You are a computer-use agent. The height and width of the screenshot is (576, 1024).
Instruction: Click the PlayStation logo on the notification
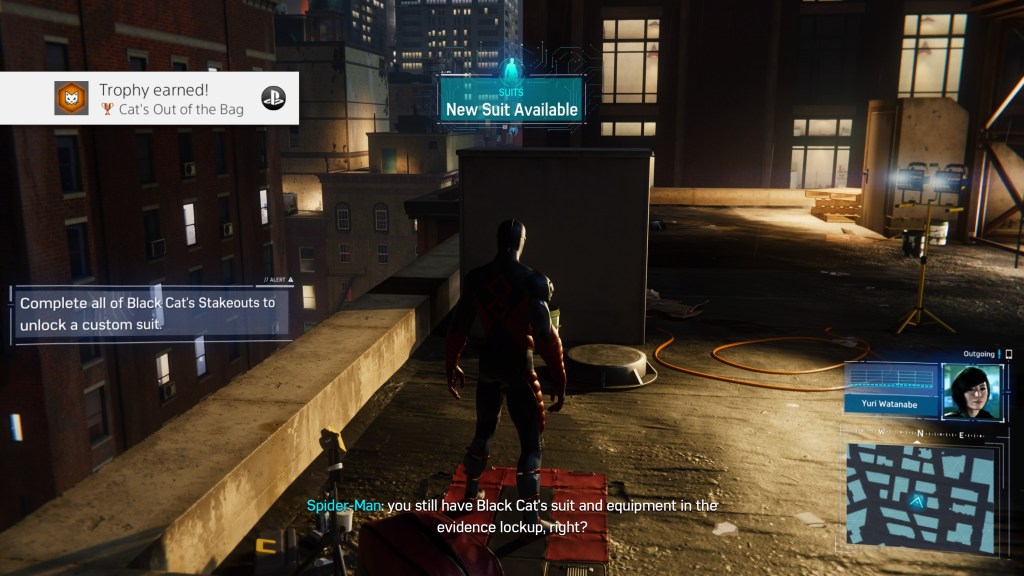pyautogui.click(x=272, y=98)
